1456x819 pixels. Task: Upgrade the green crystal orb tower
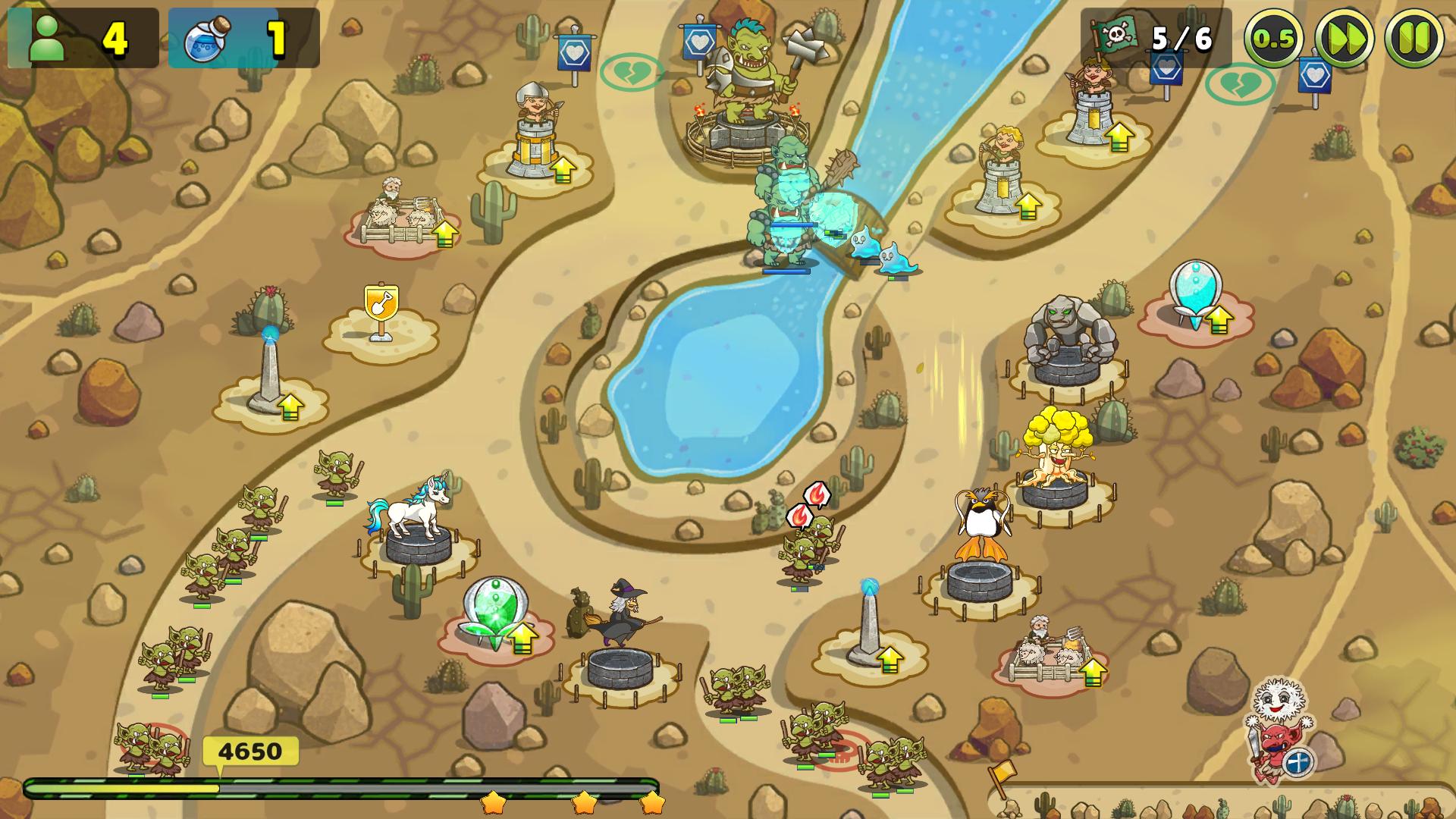522,639
